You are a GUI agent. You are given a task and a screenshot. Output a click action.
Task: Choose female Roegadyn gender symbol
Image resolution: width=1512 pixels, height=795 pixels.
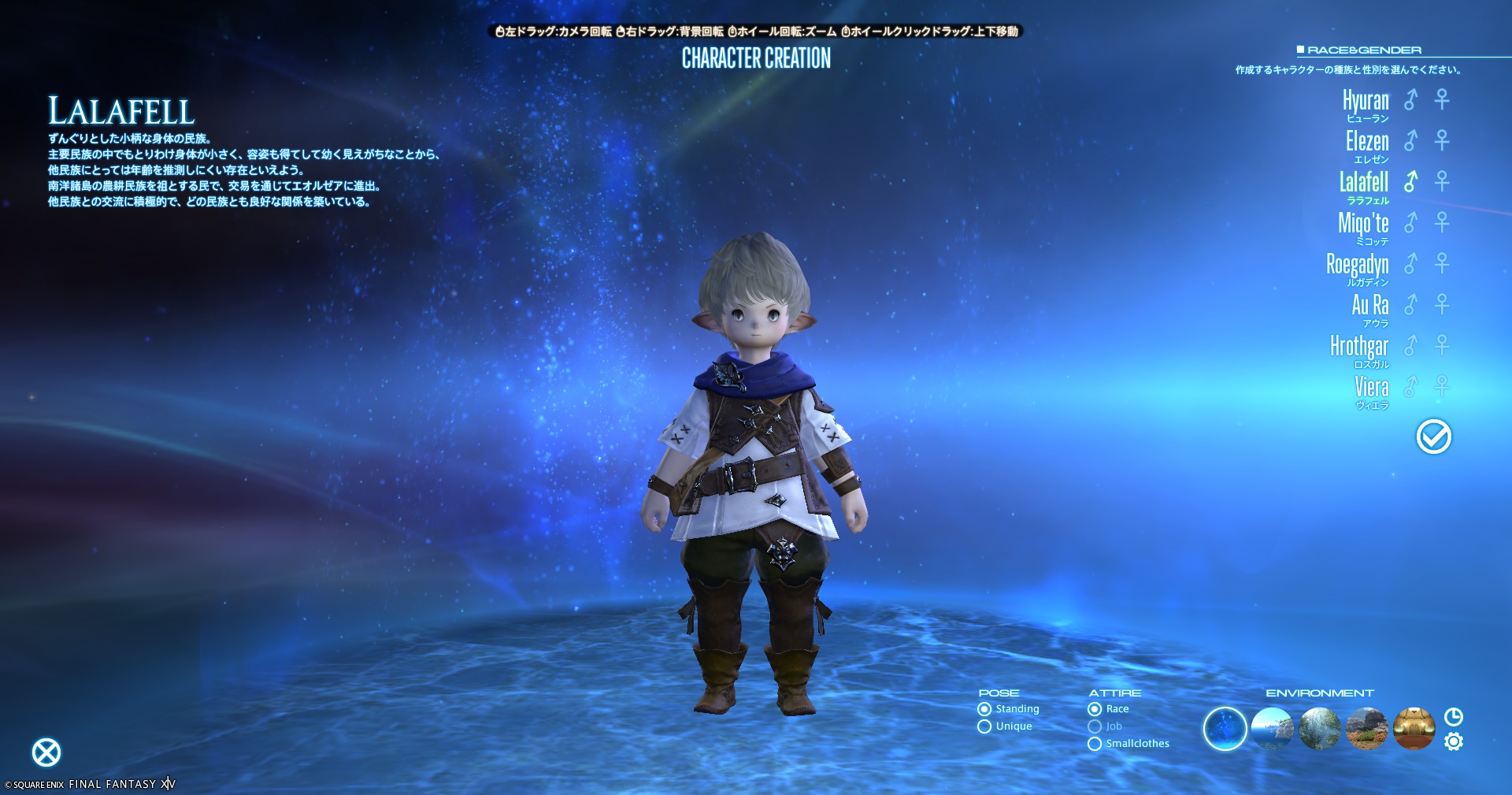click(1442, 263)
